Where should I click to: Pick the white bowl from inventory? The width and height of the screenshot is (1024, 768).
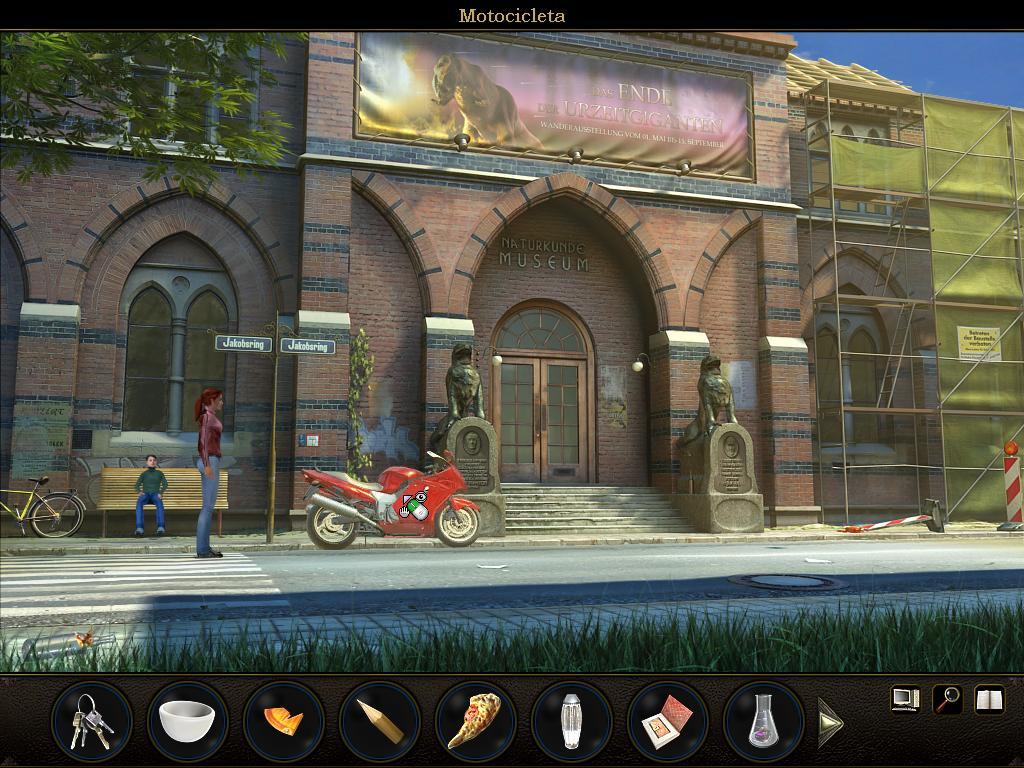187,721
